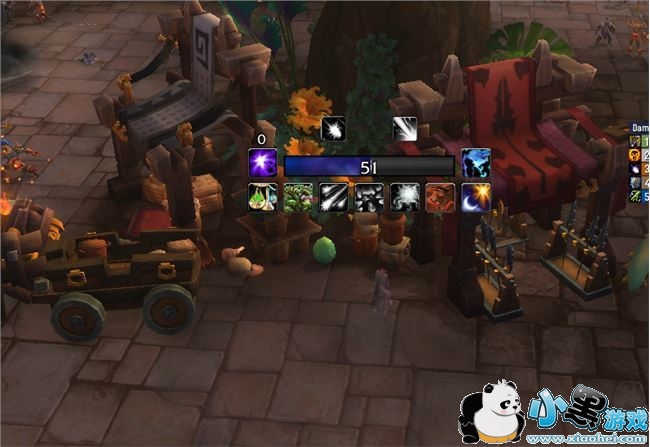Screen dimensions: 650x447
Task: Use the red-brown bear ability icon
Action: 440,197
